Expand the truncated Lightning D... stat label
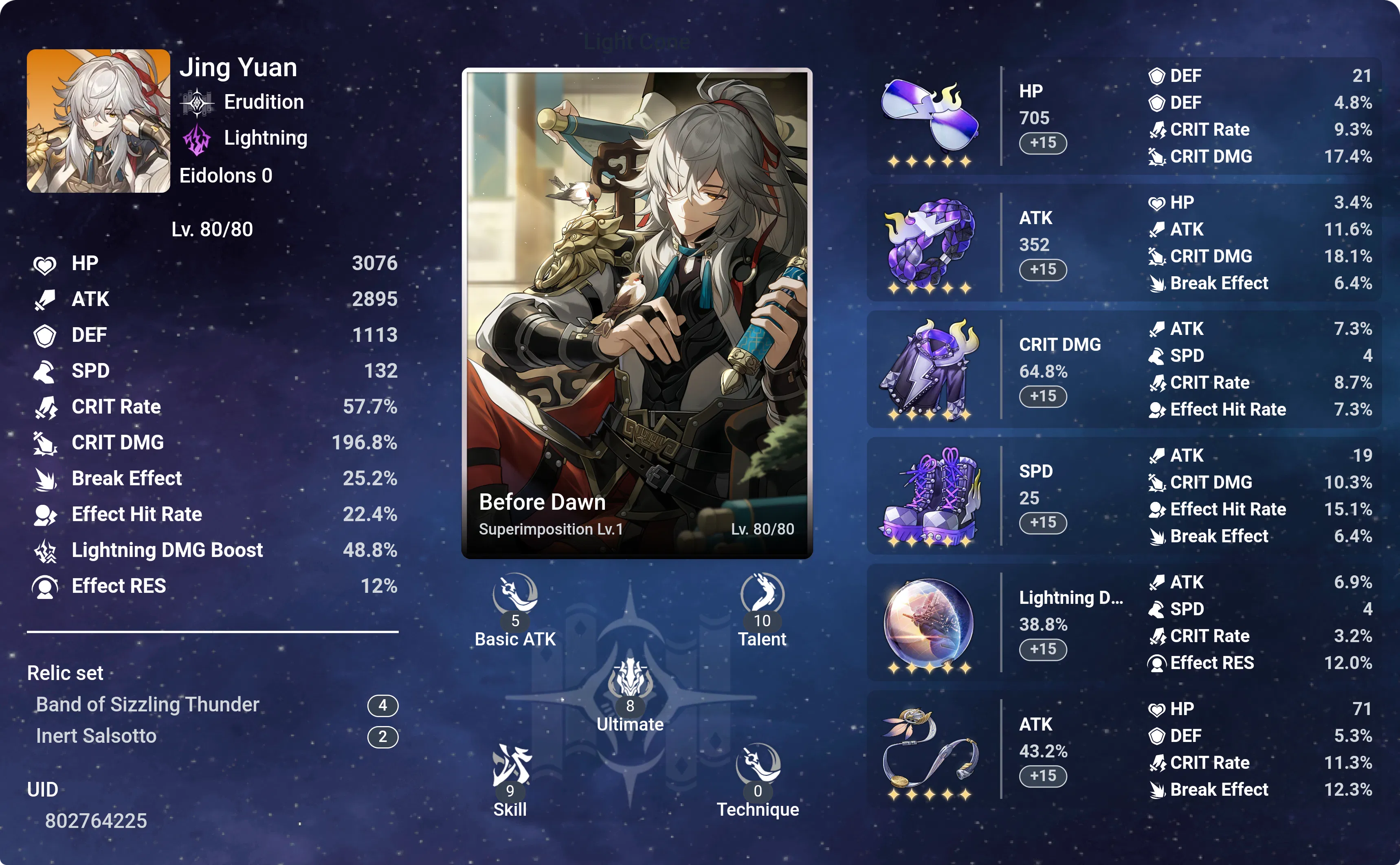The width and height of the screenshot is (1400, 865). 1070,599
